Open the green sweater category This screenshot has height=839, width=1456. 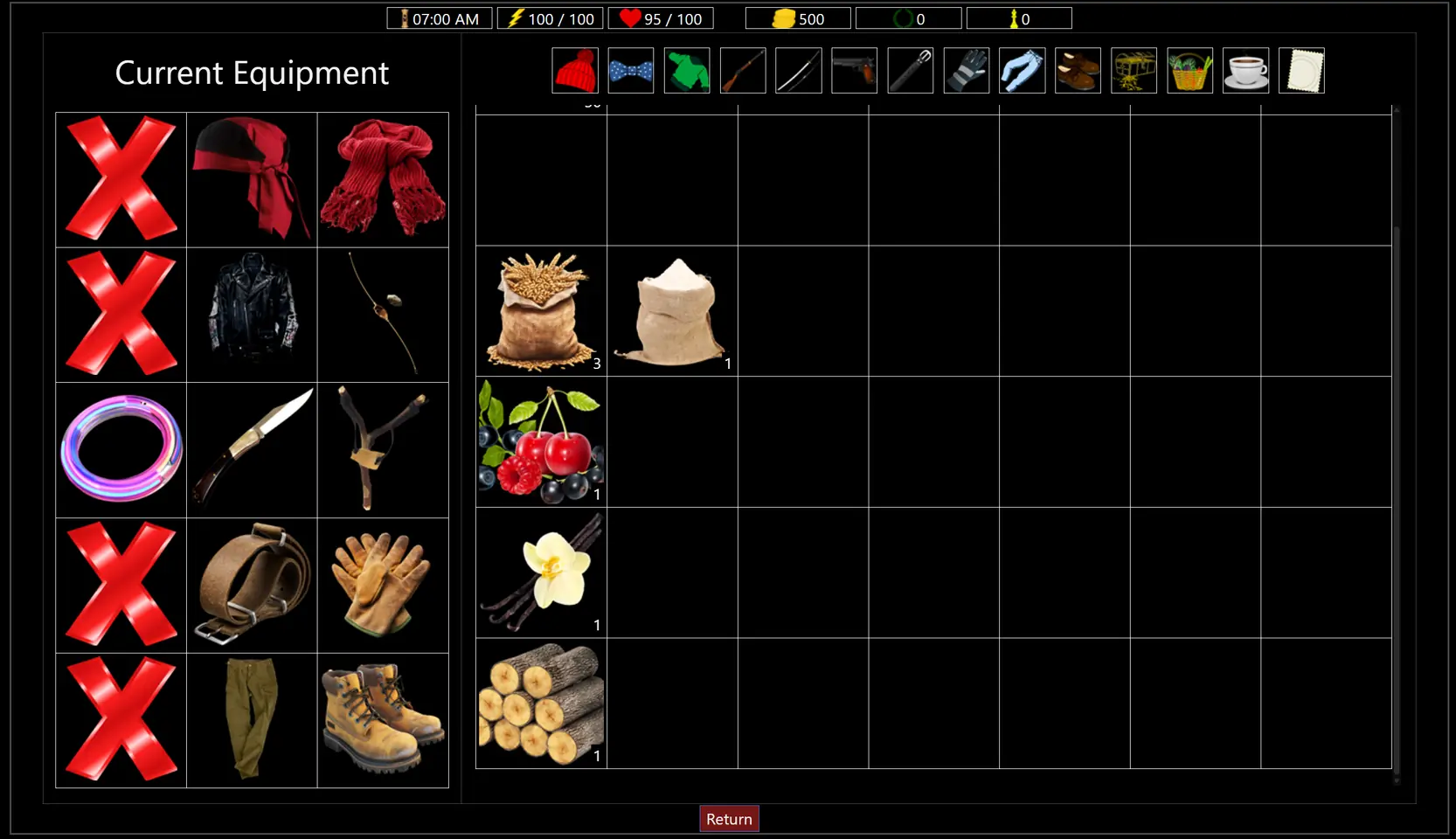pyautogui.click(x=687, y=71)
